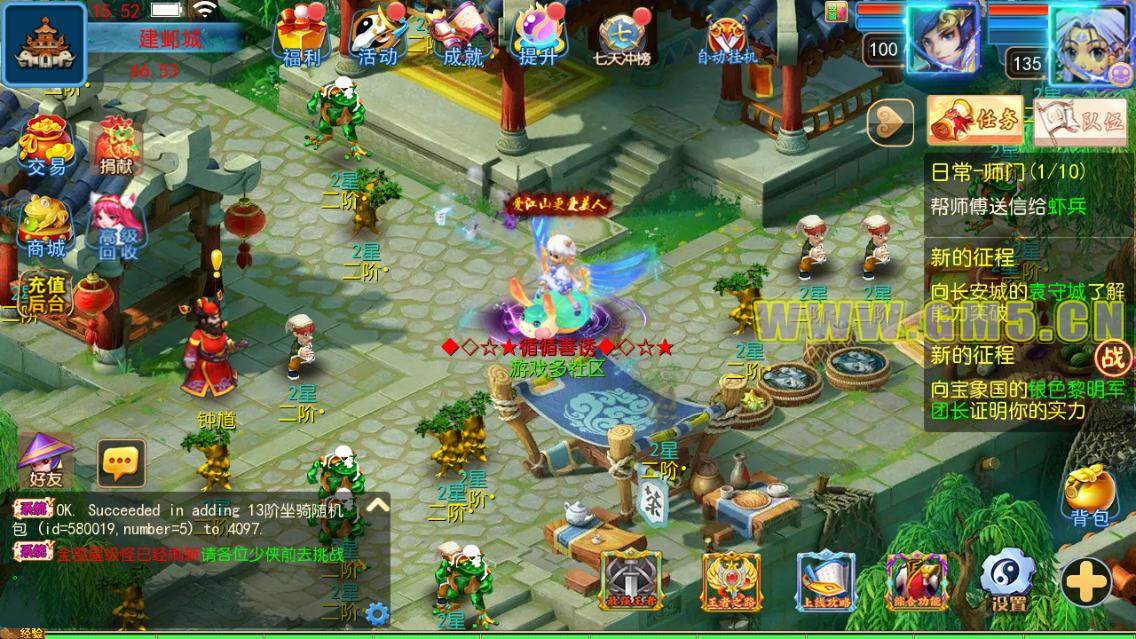Viewport: 1136px width, 639px height.
Task: Open the 建邺城 map icon
Action: [x=43, y=43]
